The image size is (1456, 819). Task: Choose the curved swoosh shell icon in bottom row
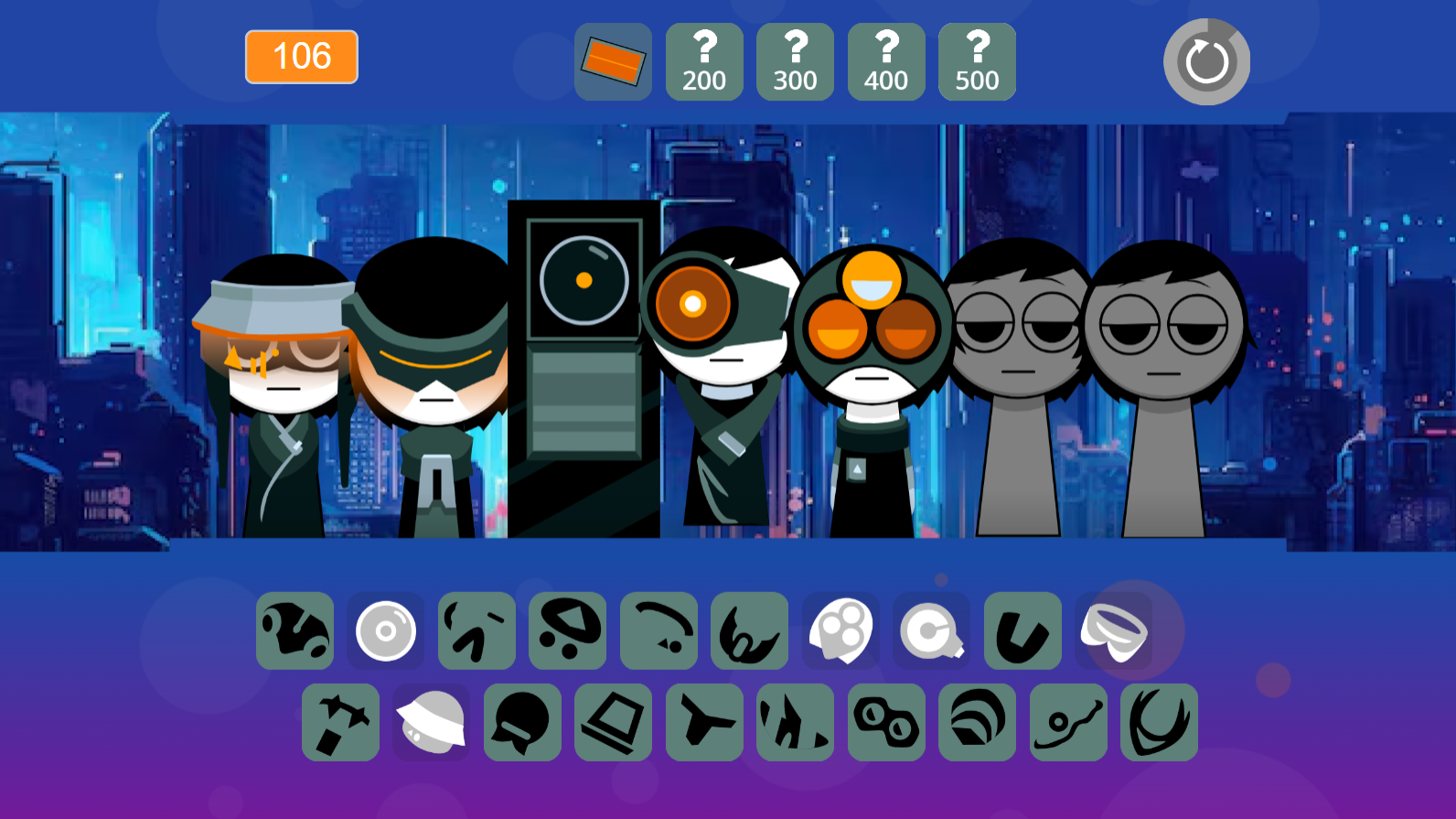pos(977,722)
